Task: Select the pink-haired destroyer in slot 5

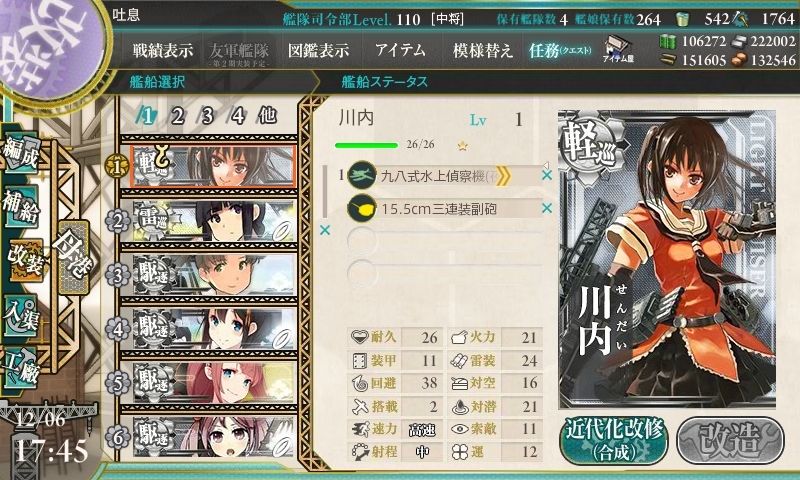Action: (212, 381)
